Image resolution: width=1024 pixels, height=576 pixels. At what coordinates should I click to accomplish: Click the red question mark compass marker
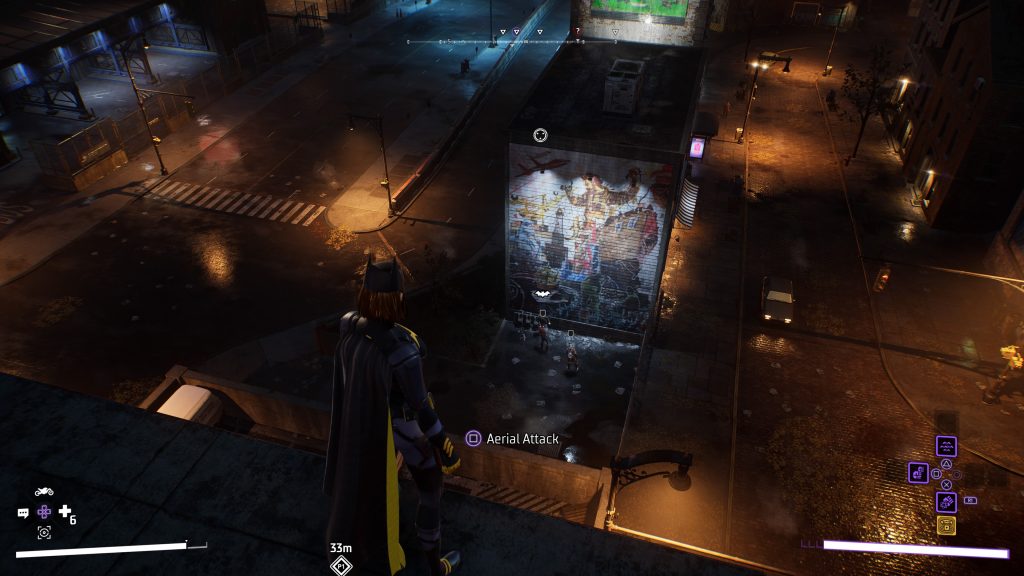point(577,32)
